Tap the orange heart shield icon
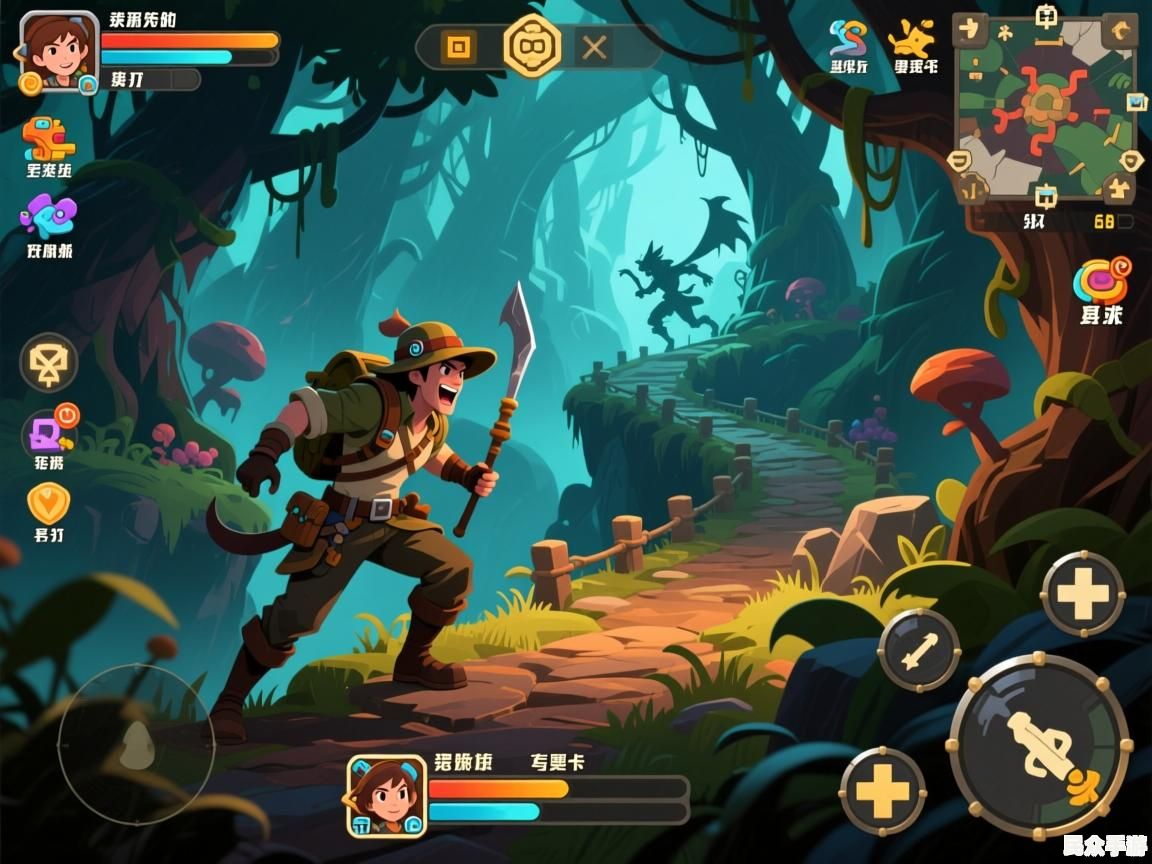The image size is (1152, 864). 48,503
